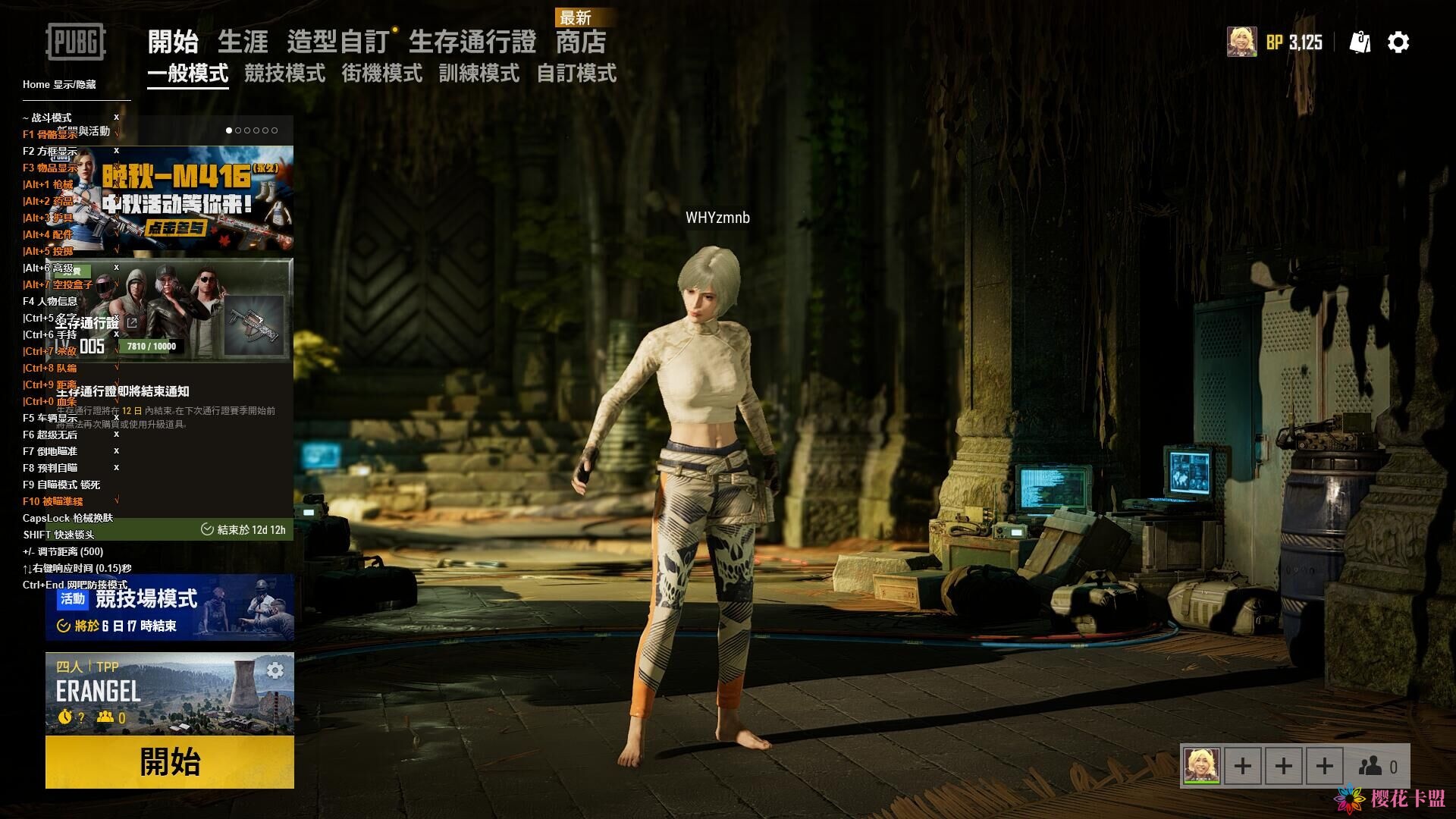Open the friends list icon
Viewport: 1456px width, 819px height.
1378,767
